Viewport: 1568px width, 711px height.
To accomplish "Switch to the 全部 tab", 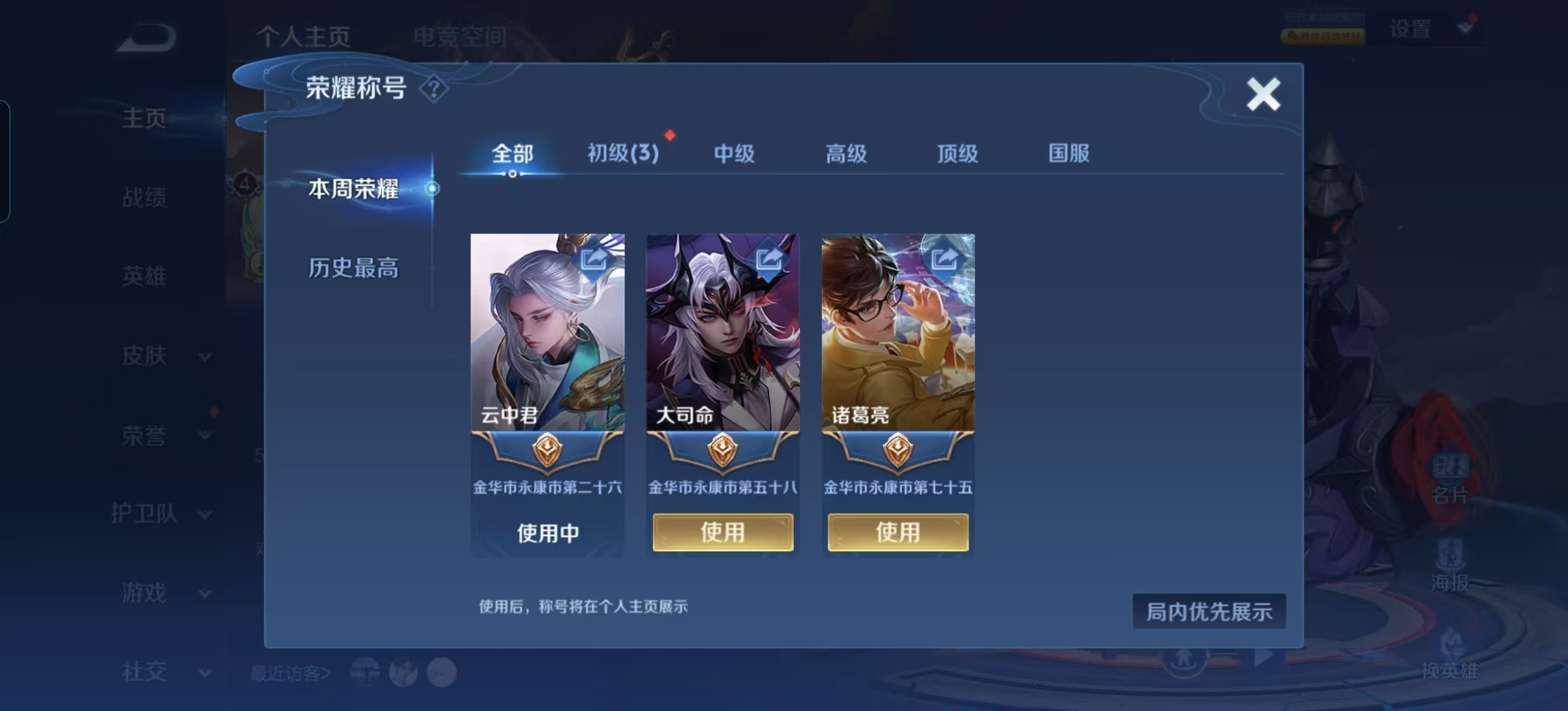I will click(512, 153).
